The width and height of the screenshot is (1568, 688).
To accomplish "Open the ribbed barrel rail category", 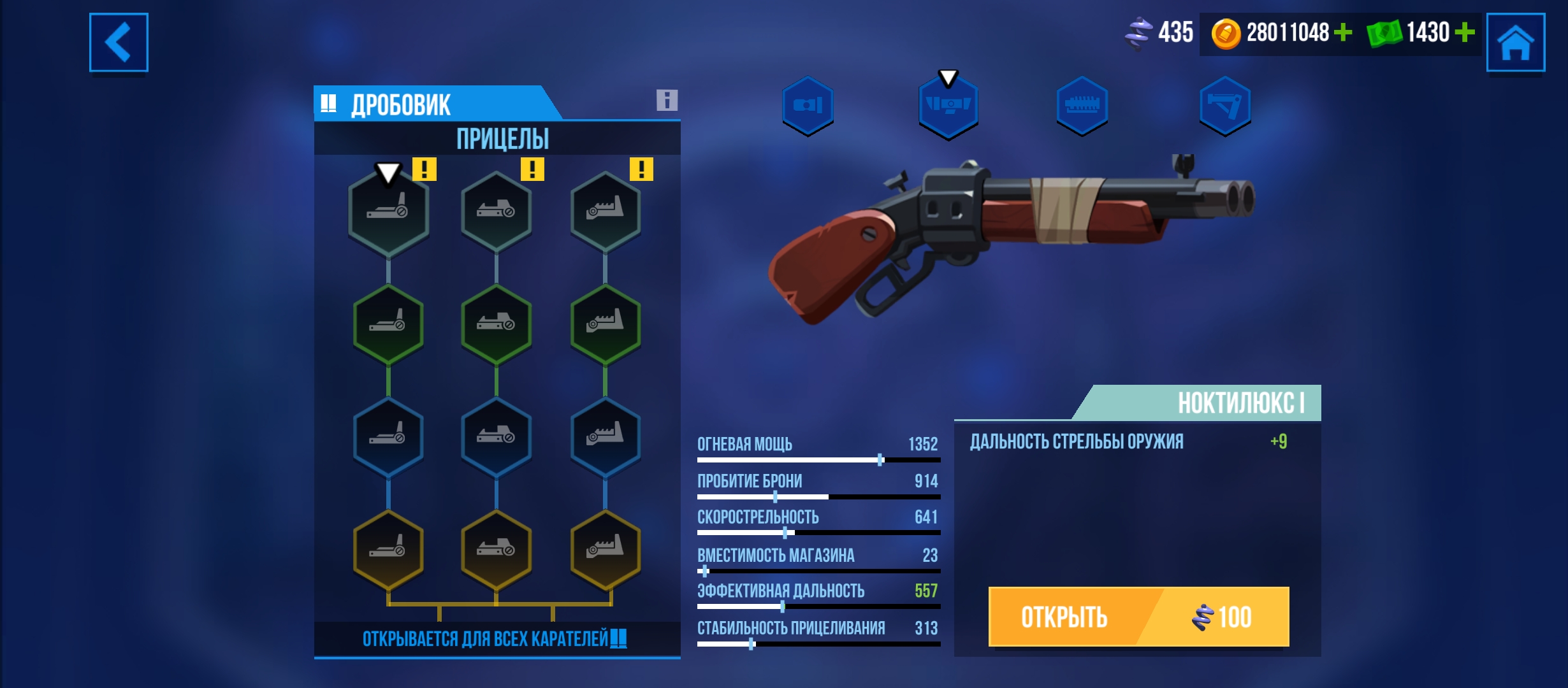I will pos(1082,105).
